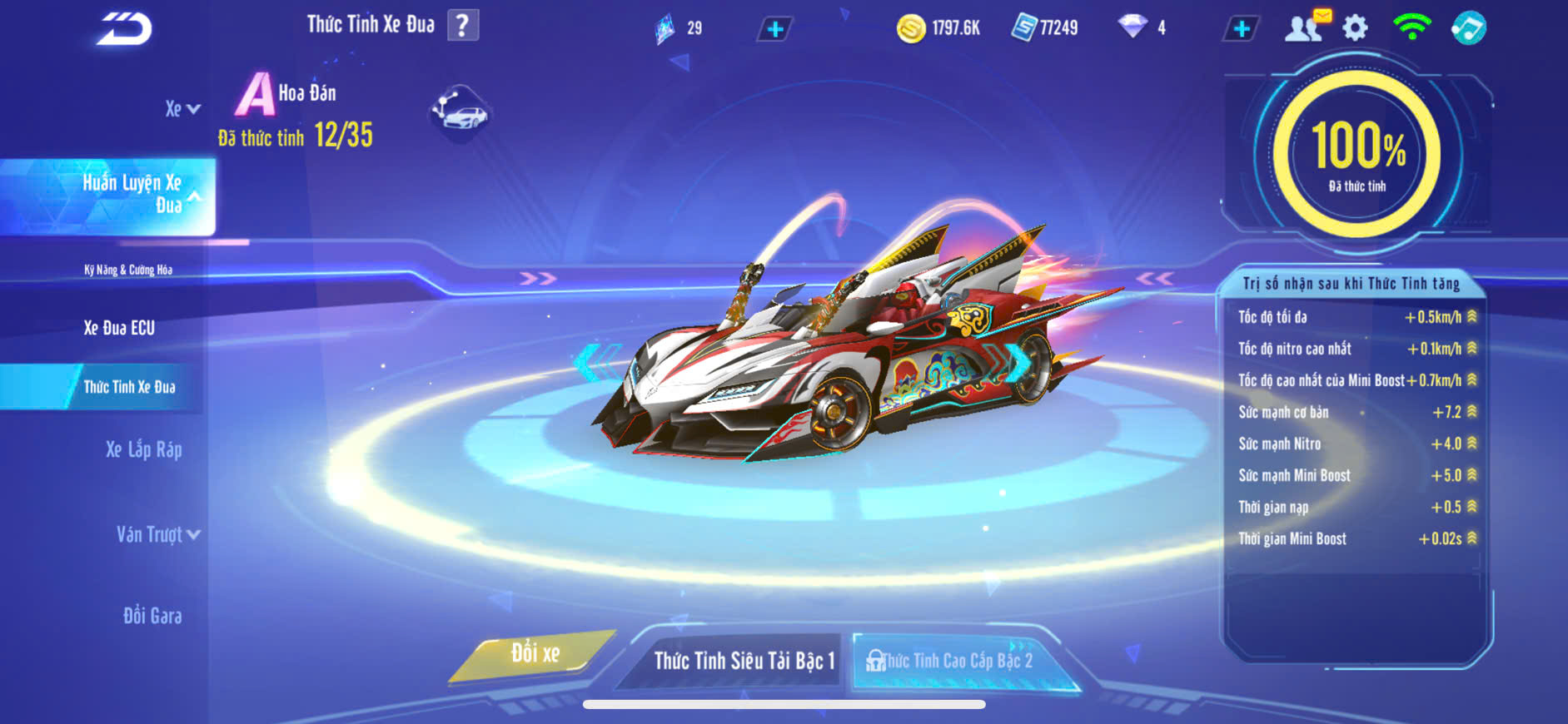Open the Xe Lắp Ráp menu

point(143,450)
